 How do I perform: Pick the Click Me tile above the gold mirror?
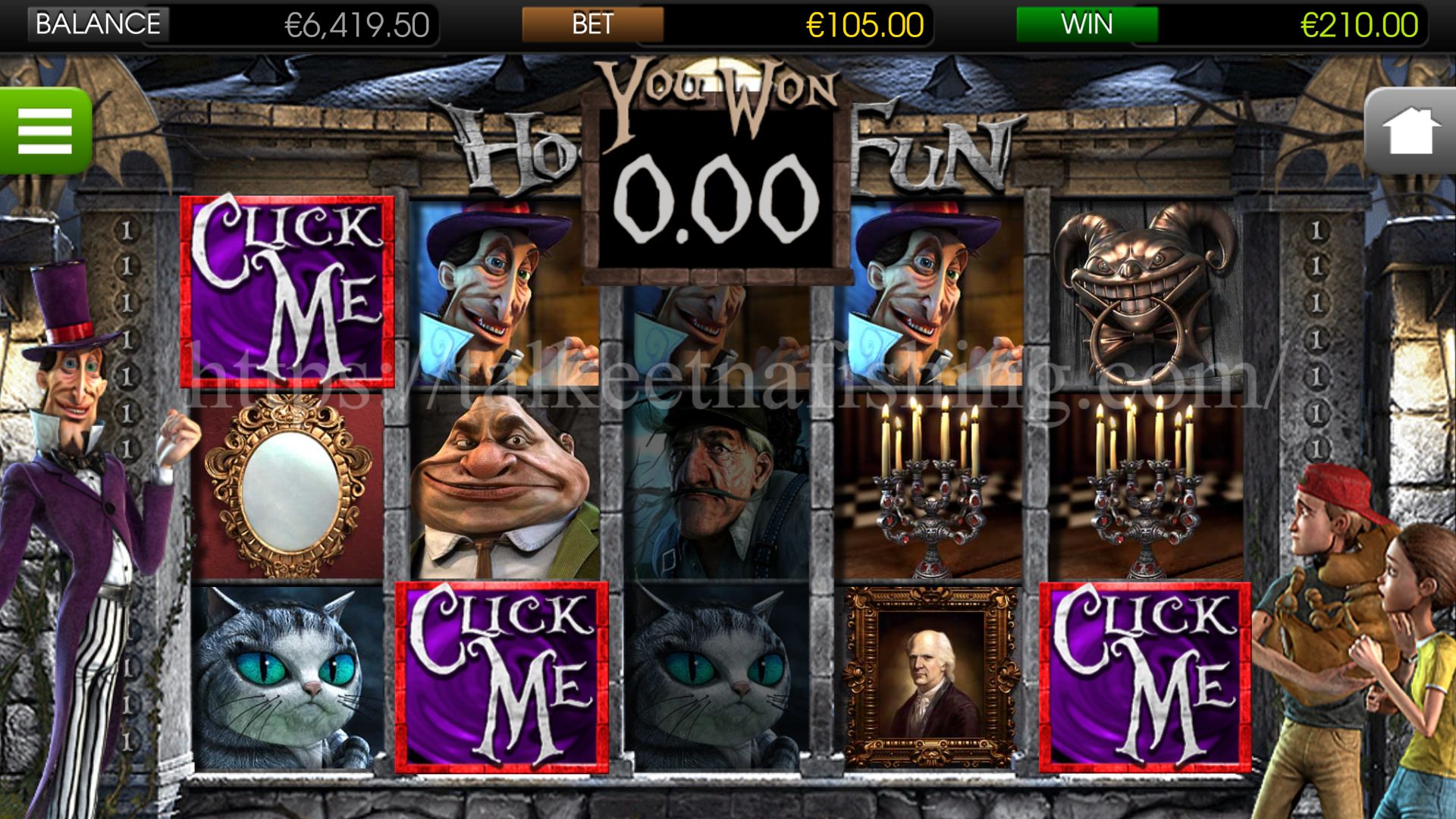tap(287, 291)
